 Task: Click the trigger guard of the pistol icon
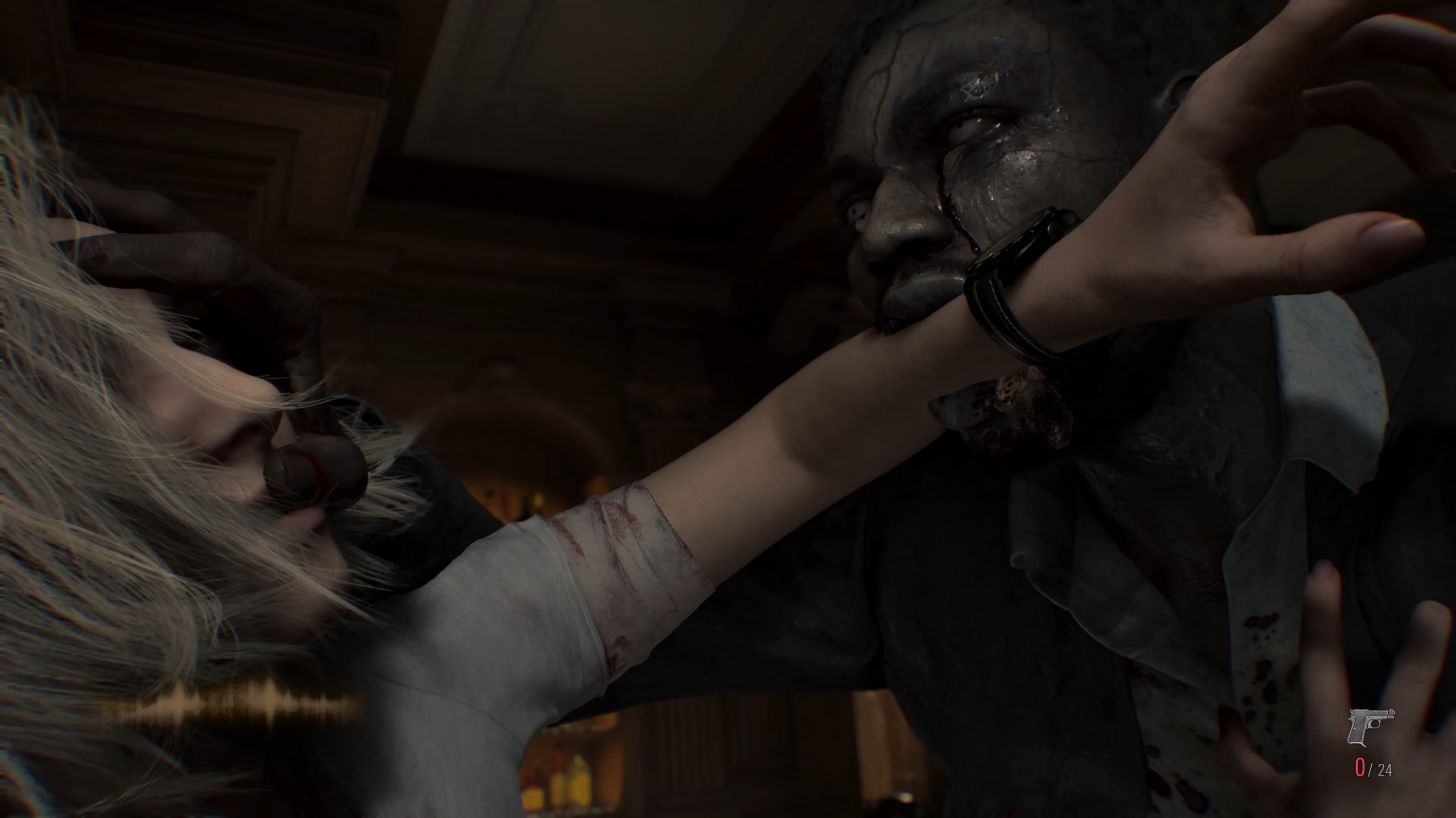[x=1375, y=724]
